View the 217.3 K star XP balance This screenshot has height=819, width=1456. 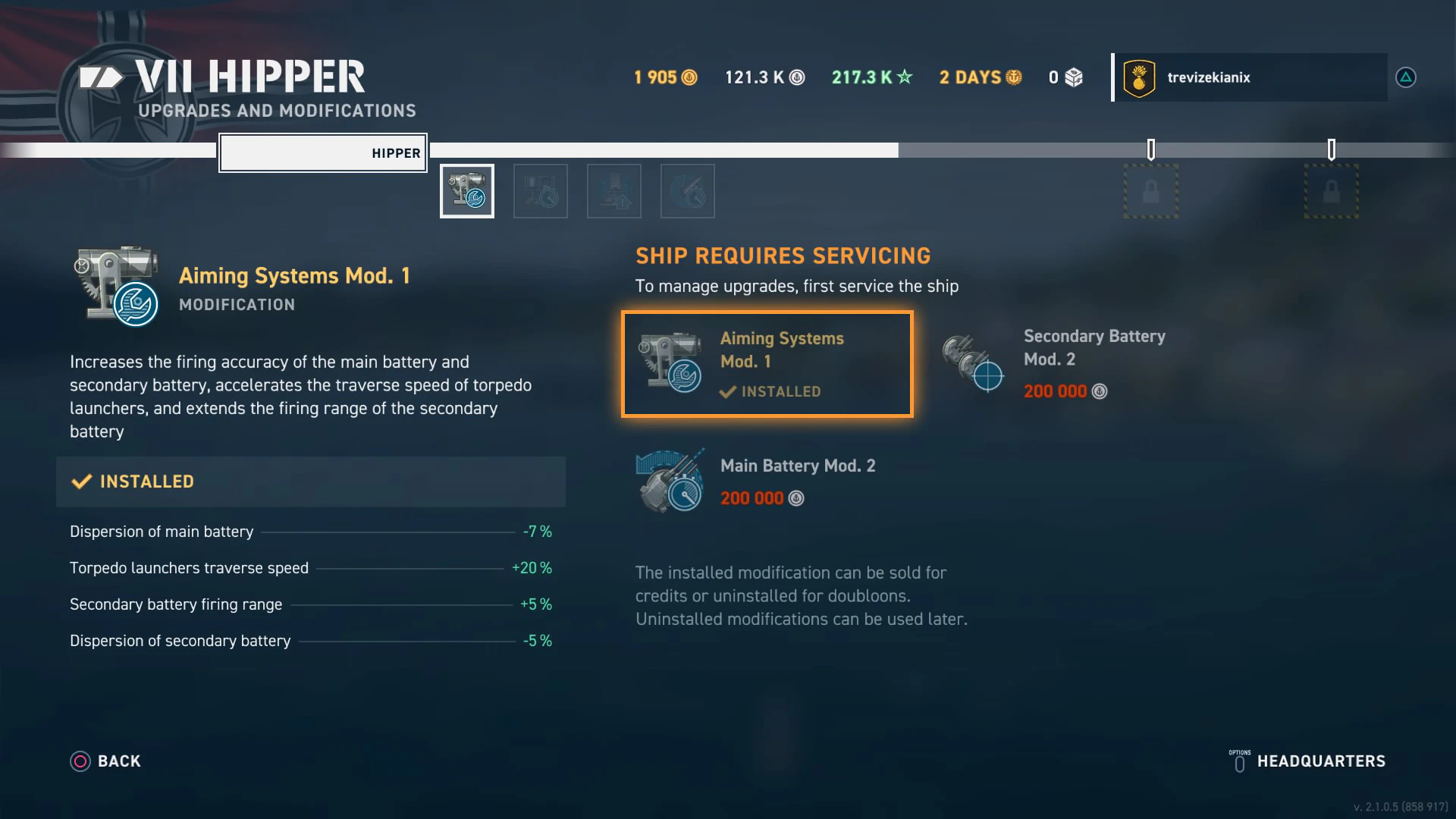[x=872, y=77]
